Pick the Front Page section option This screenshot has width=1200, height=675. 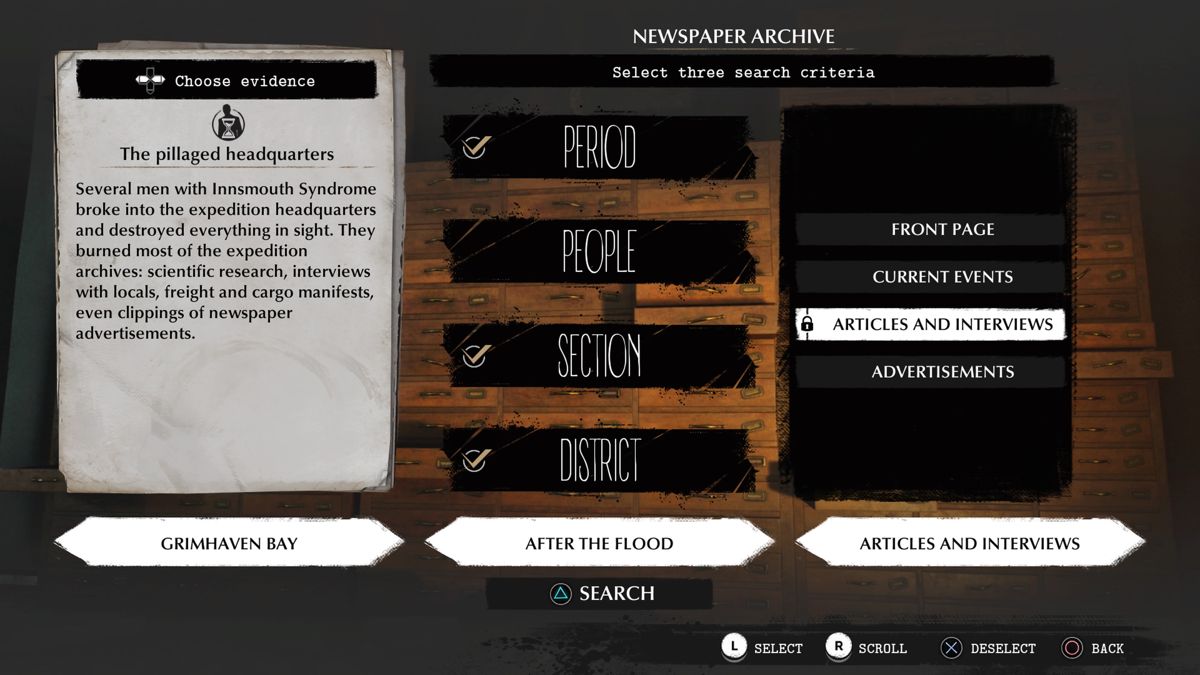tap(942, 229)
